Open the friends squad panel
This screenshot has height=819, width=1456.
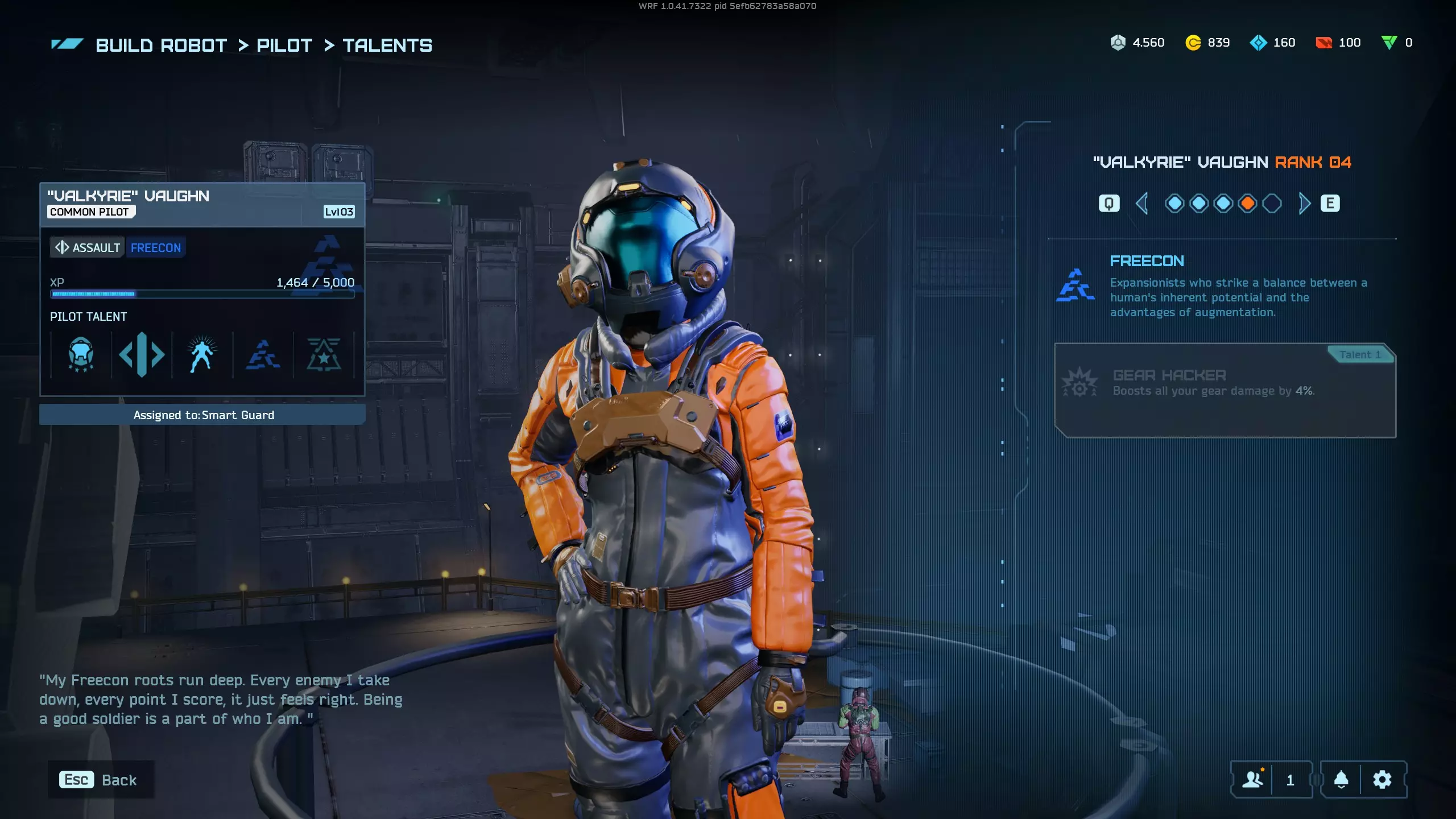[1252, 780]
